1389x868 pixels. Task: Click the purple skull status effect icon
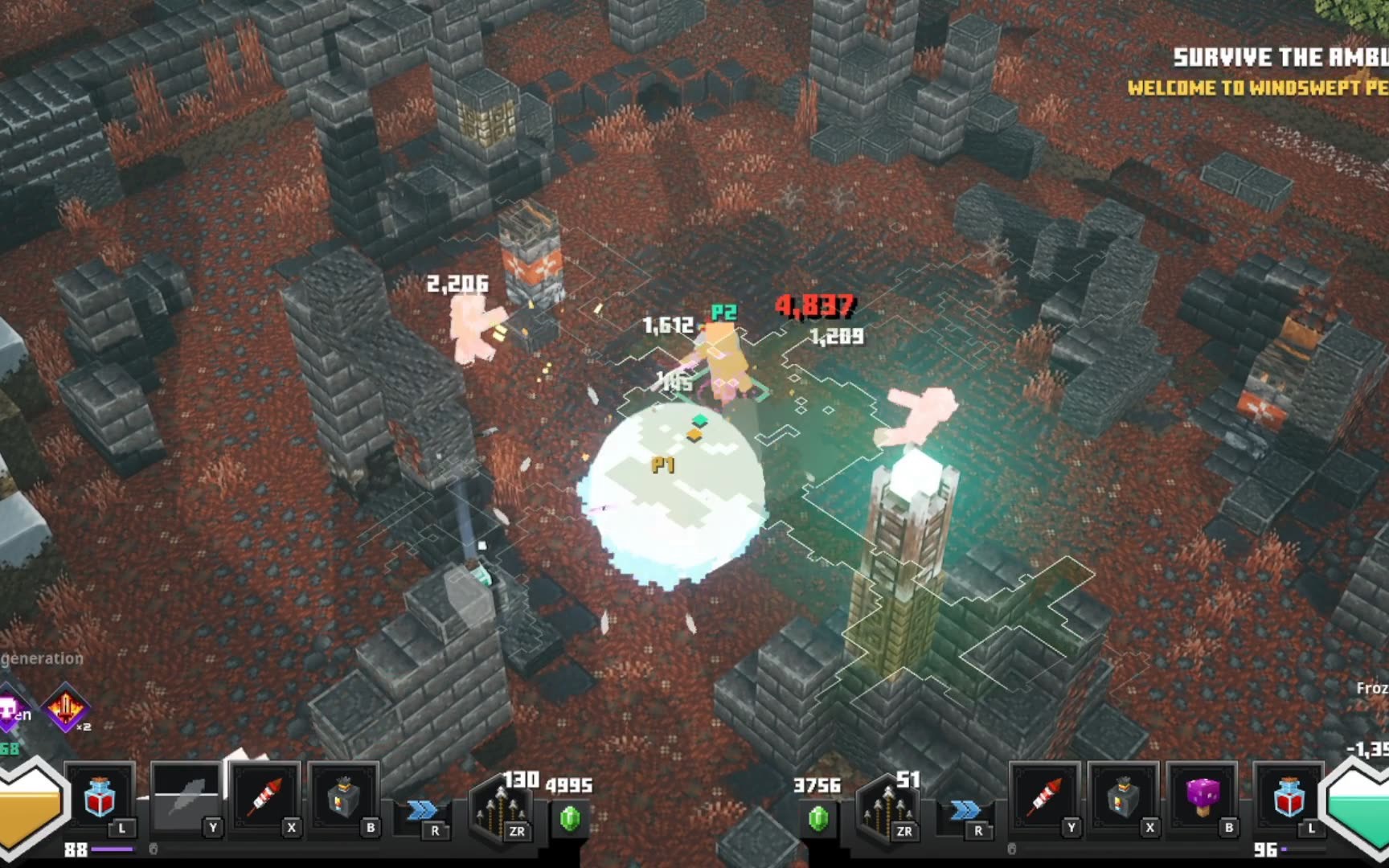pos(10,709)
